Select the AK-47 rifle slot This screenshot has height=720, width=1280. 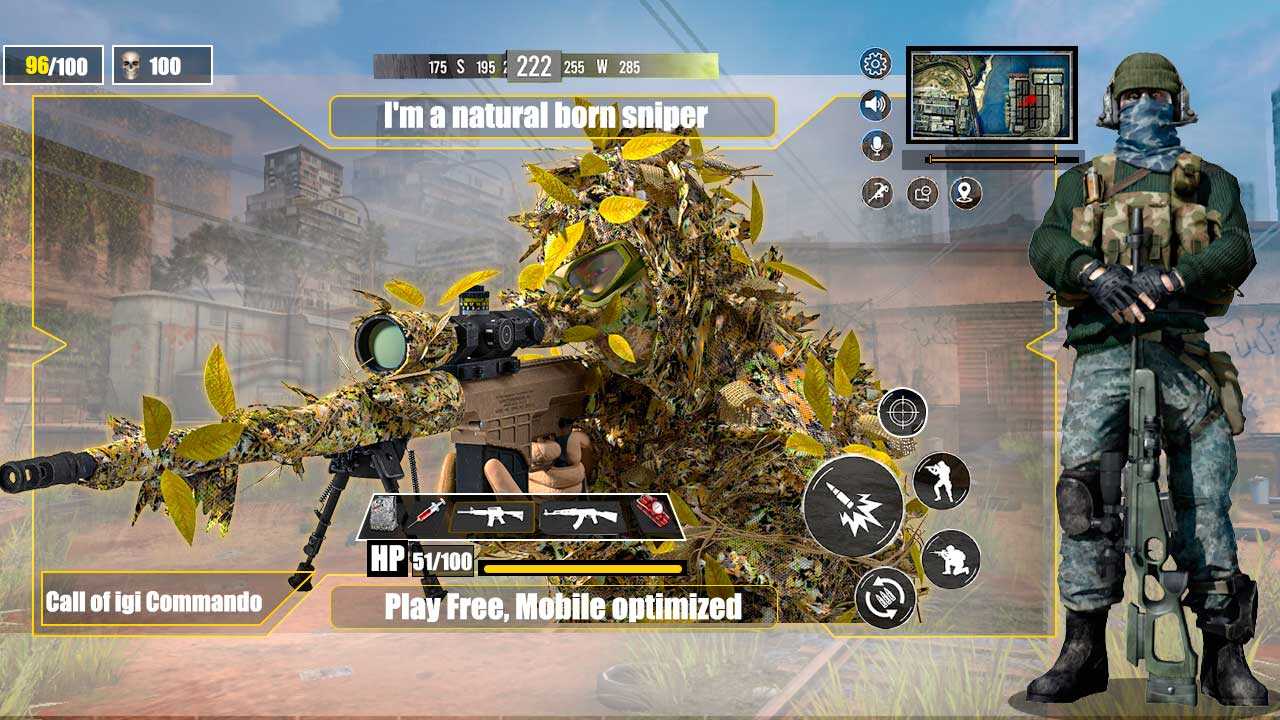coord(583,517)
